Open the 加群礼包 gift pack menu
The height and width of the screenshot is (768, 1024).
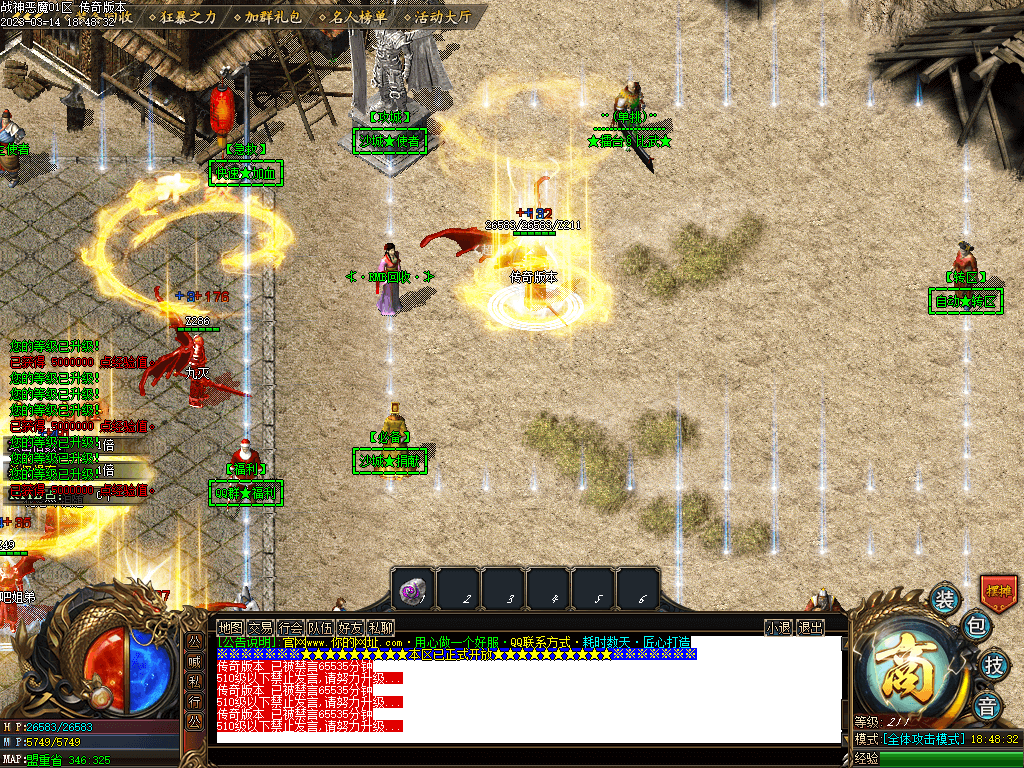tap(273, 17)
